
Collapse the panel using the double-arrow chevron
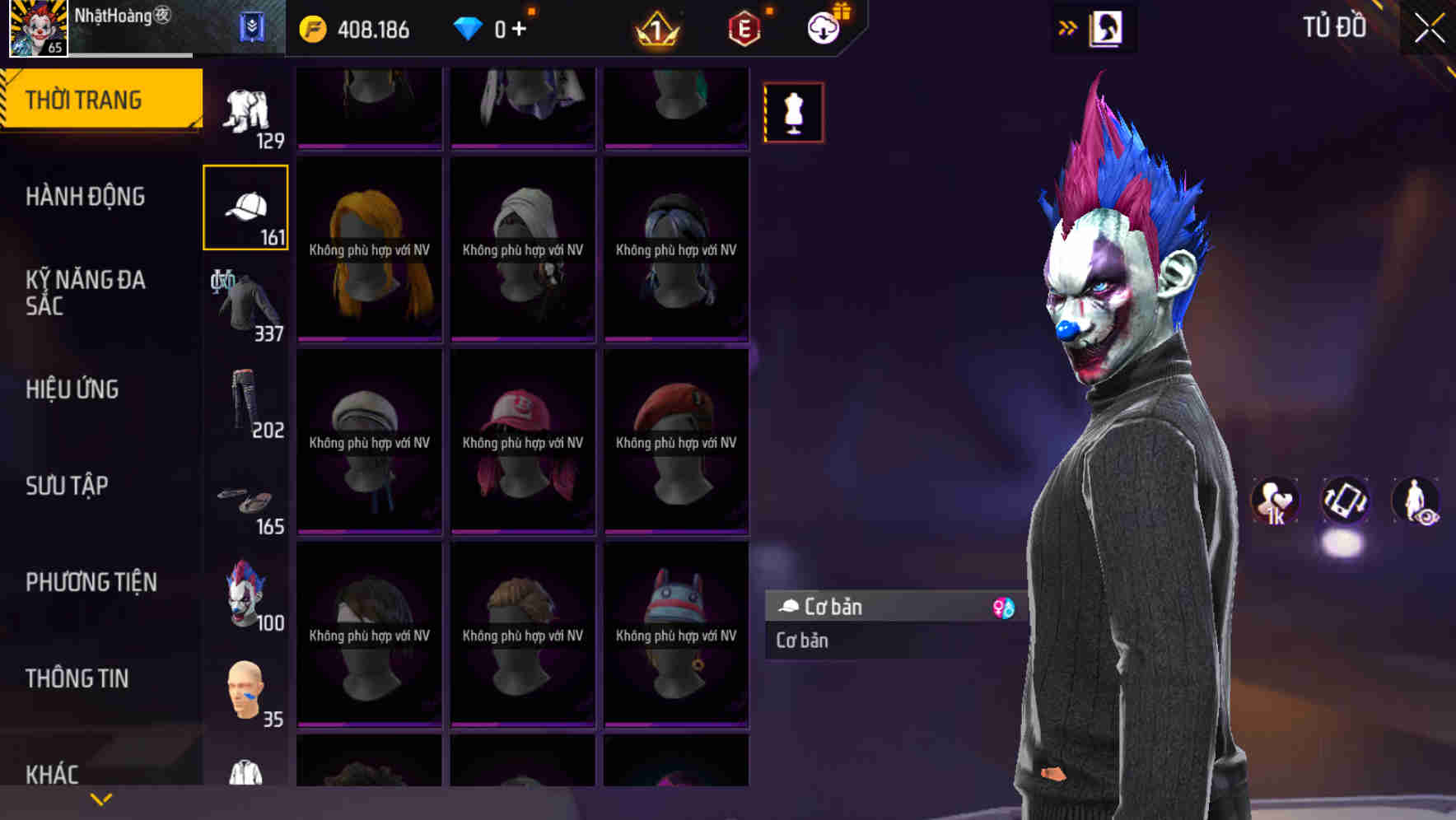tap(1068, 26)
